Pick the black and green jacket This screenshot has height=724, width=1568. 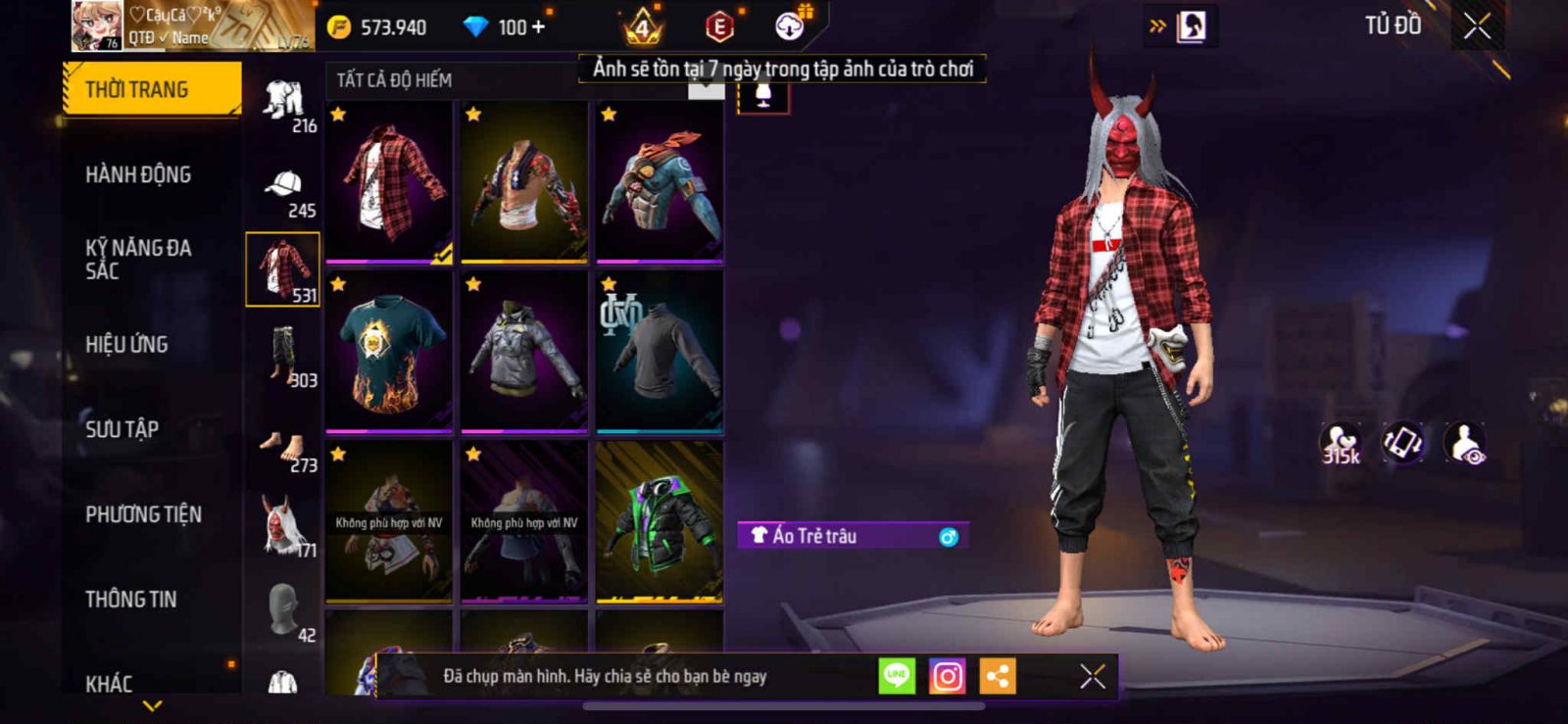click(x=660, y=521)
